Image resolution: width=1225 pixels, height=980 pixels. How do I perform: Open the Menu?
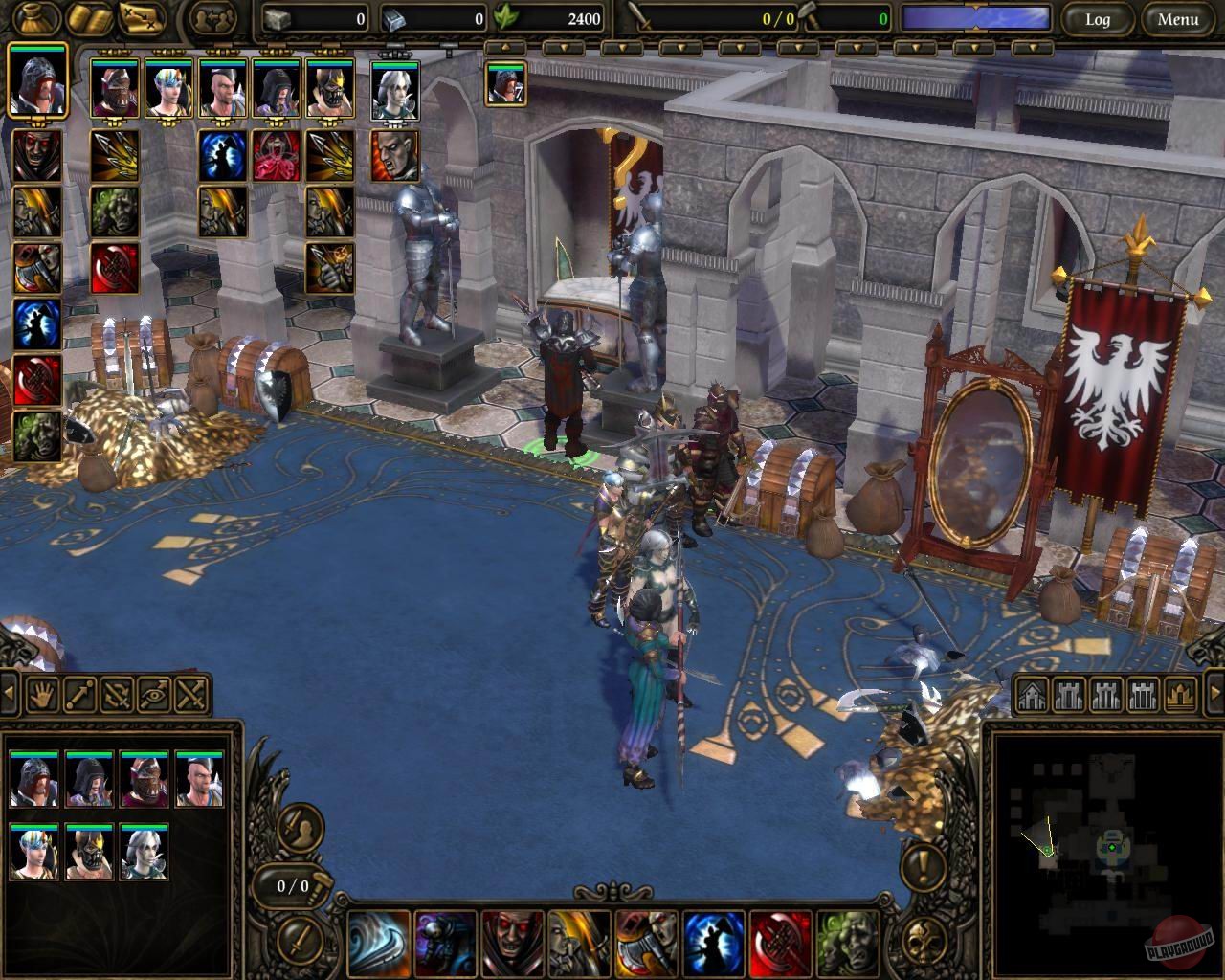(x=1179, y=18)
